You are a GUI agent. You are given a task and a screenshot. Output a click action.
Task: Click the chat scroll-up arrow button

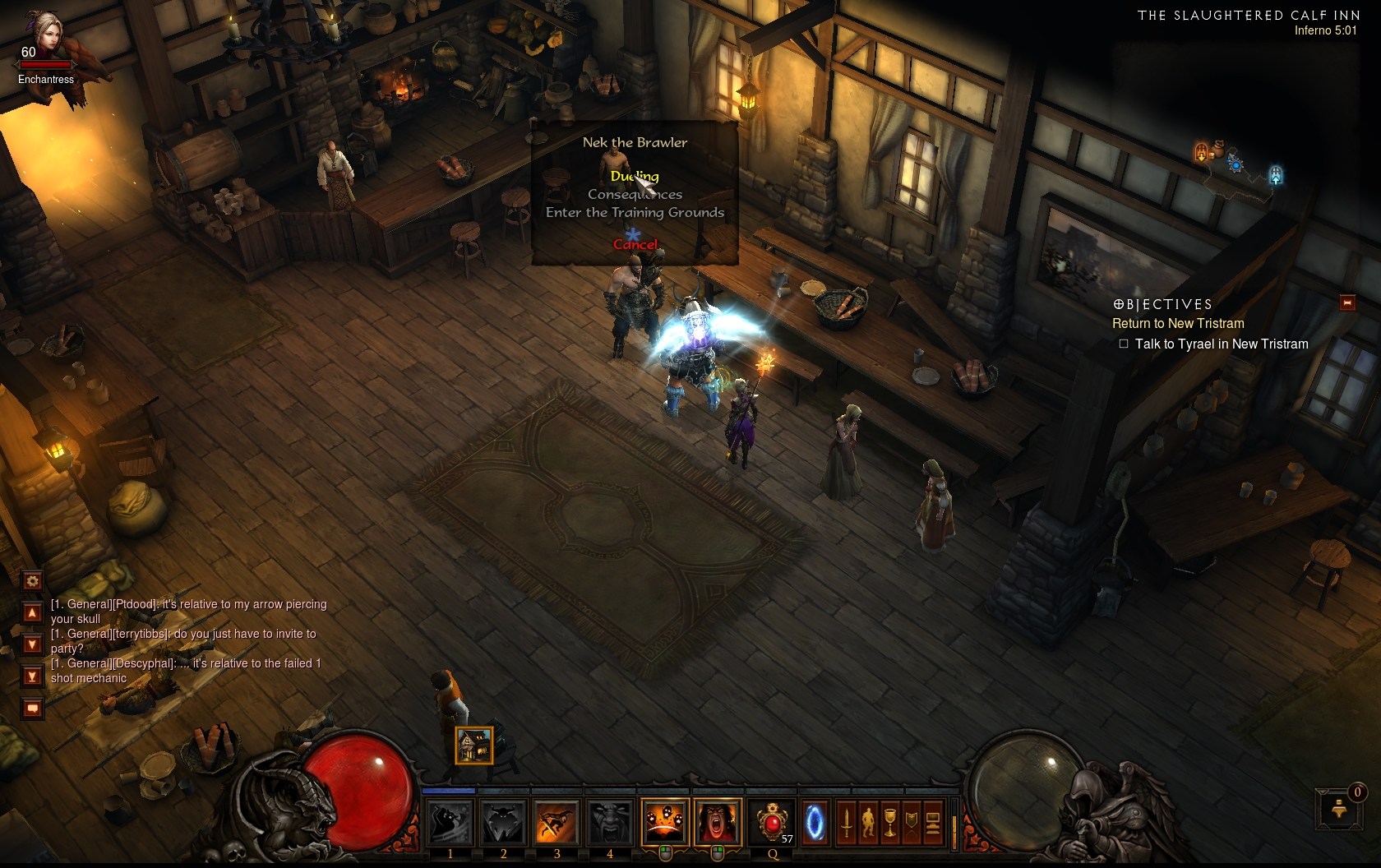pos(32,613)
